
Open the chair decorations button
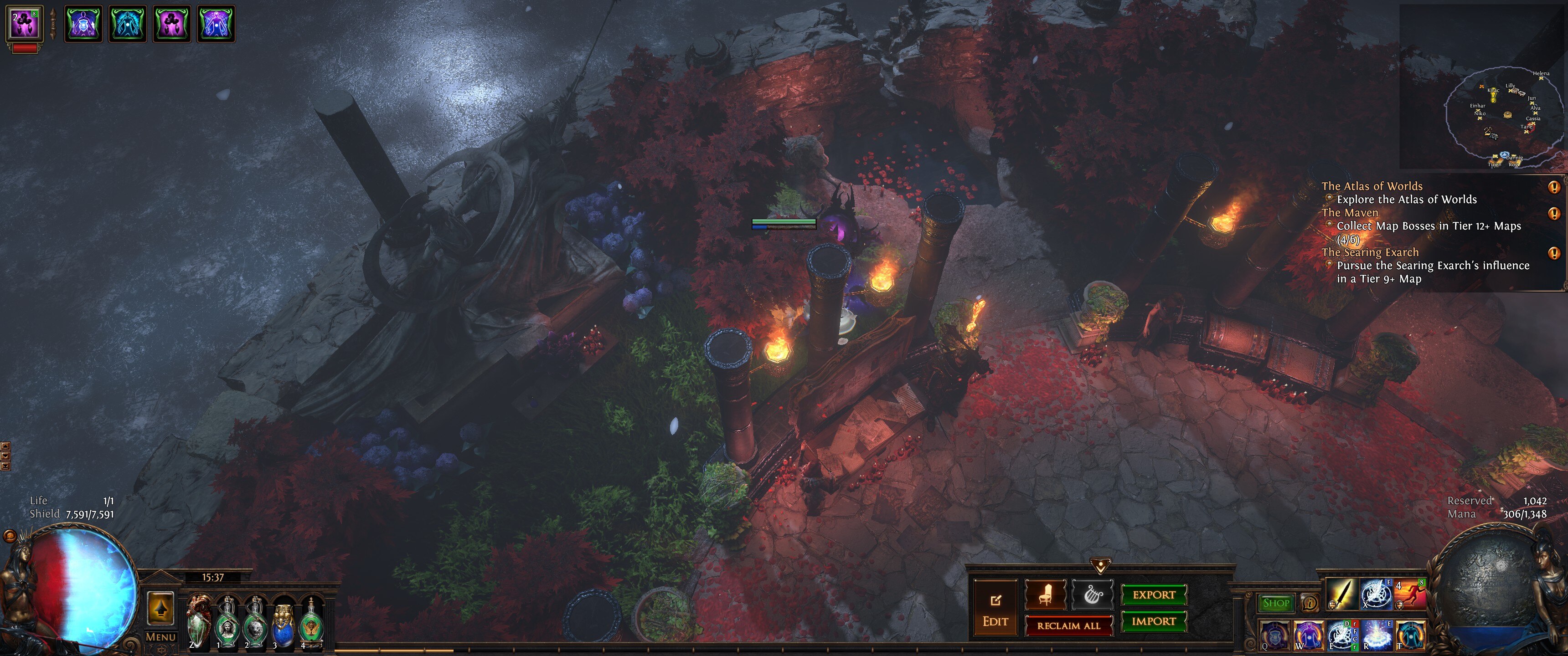tap(1045, 594)
